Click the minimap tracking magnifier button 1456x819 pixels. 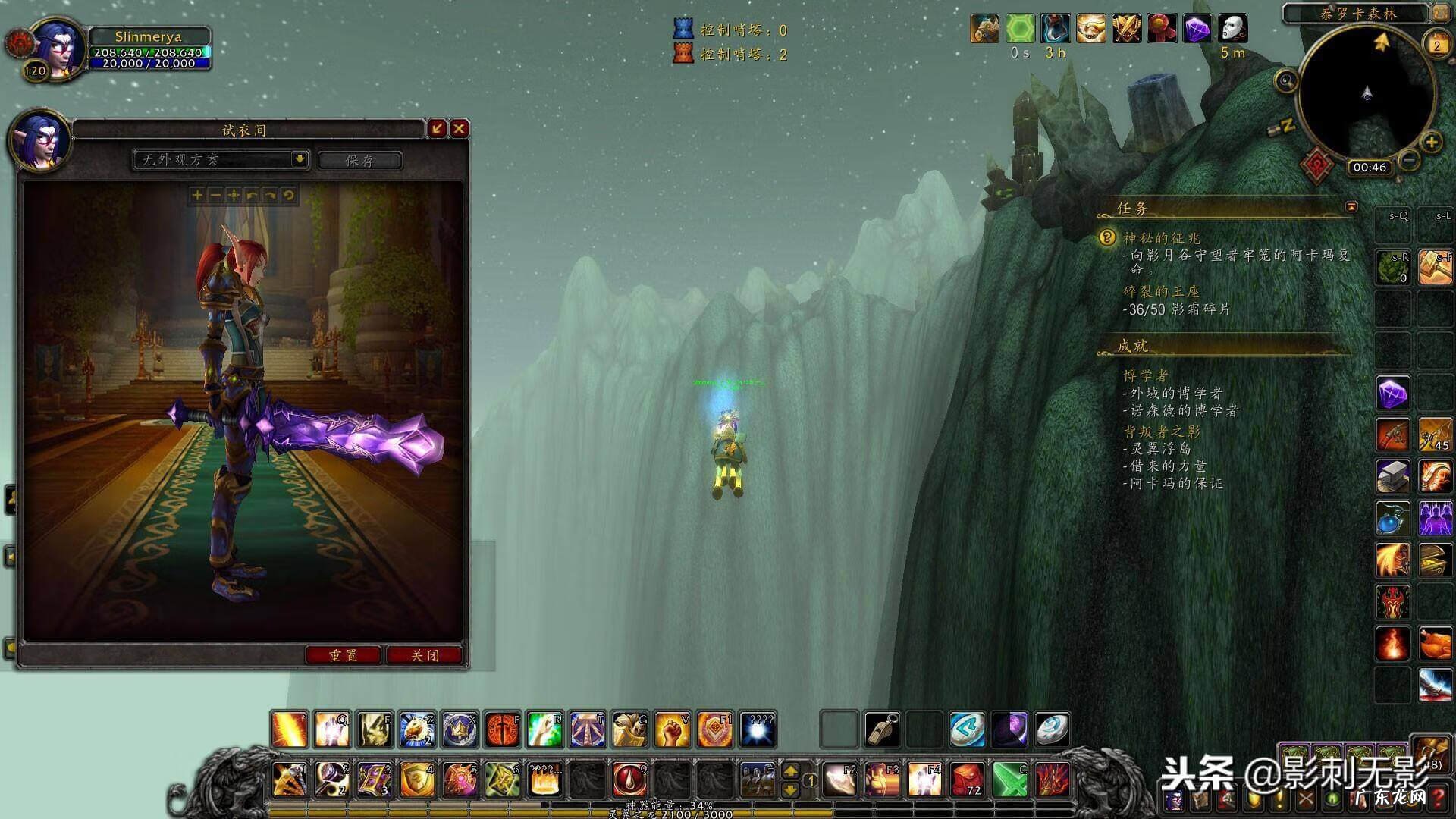coord(1286,80)
